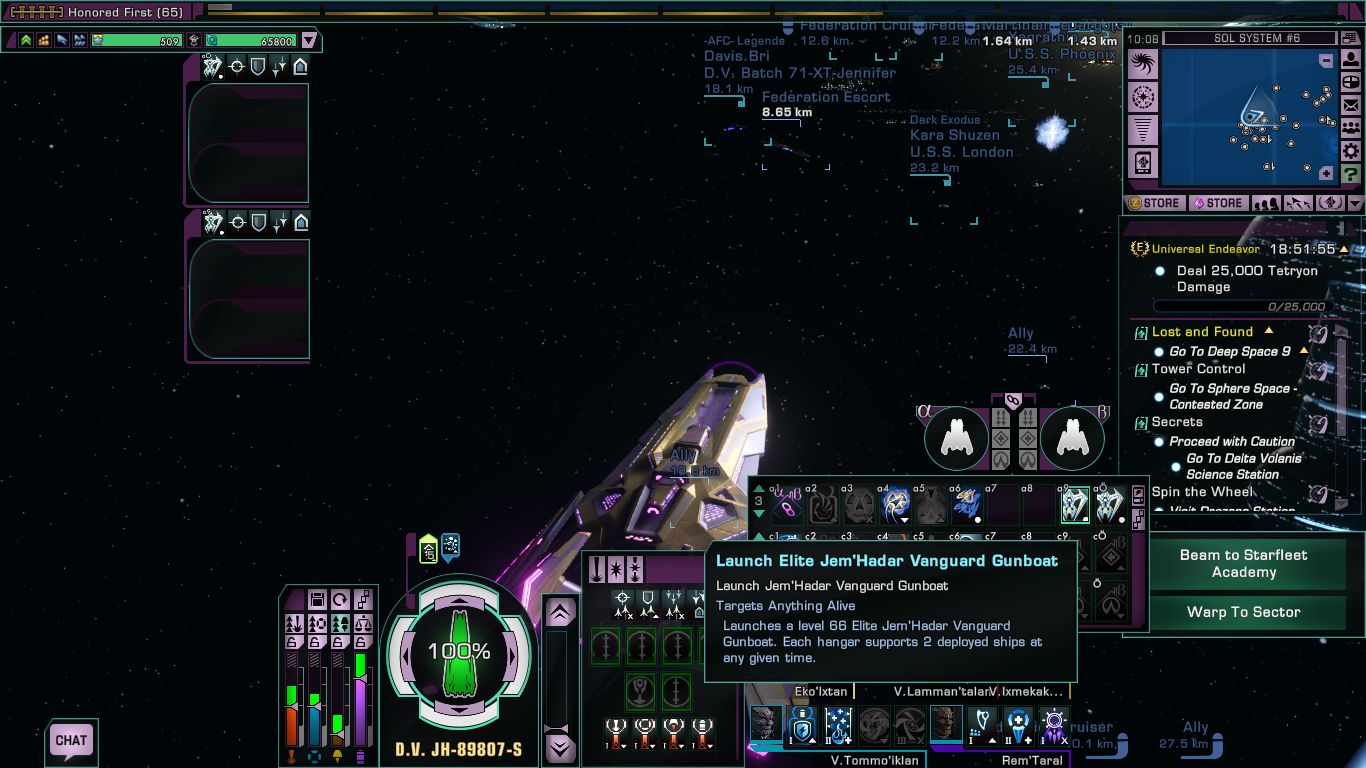Select the Tower Control mission entry

(1198, 369)
